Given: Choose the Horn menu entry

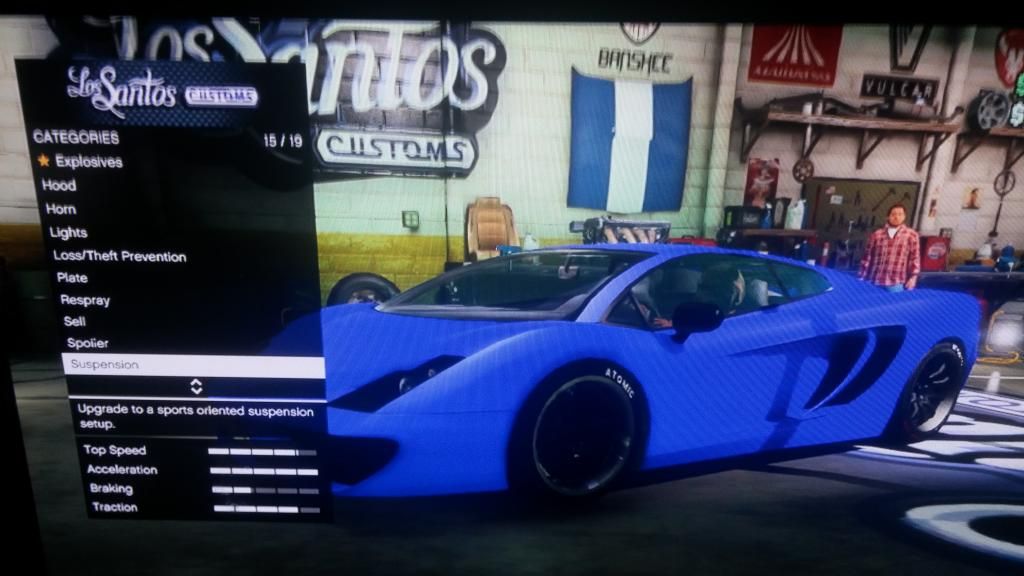Looking at the screenshot, I should point(60,209).
